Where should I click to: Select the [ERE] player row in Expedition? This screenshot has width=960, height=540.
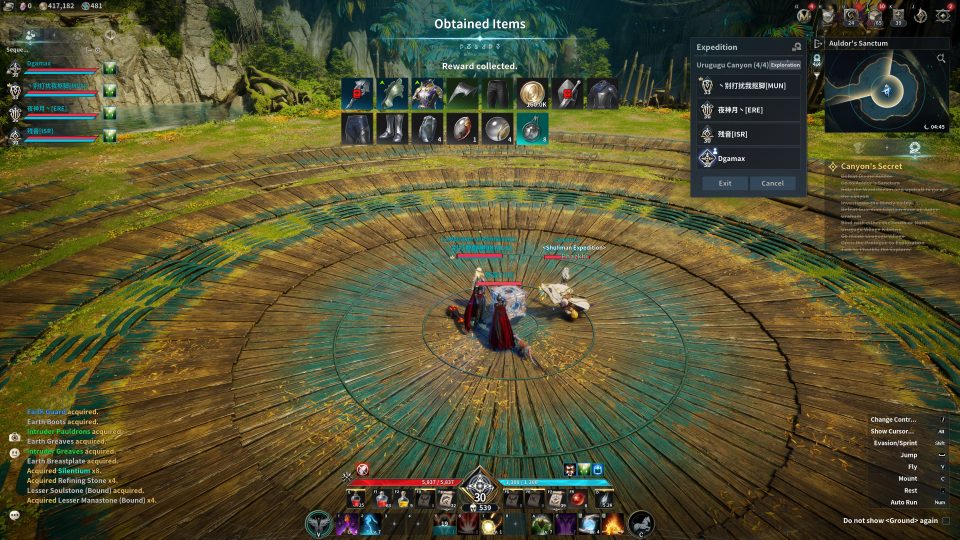click(749, 110)
